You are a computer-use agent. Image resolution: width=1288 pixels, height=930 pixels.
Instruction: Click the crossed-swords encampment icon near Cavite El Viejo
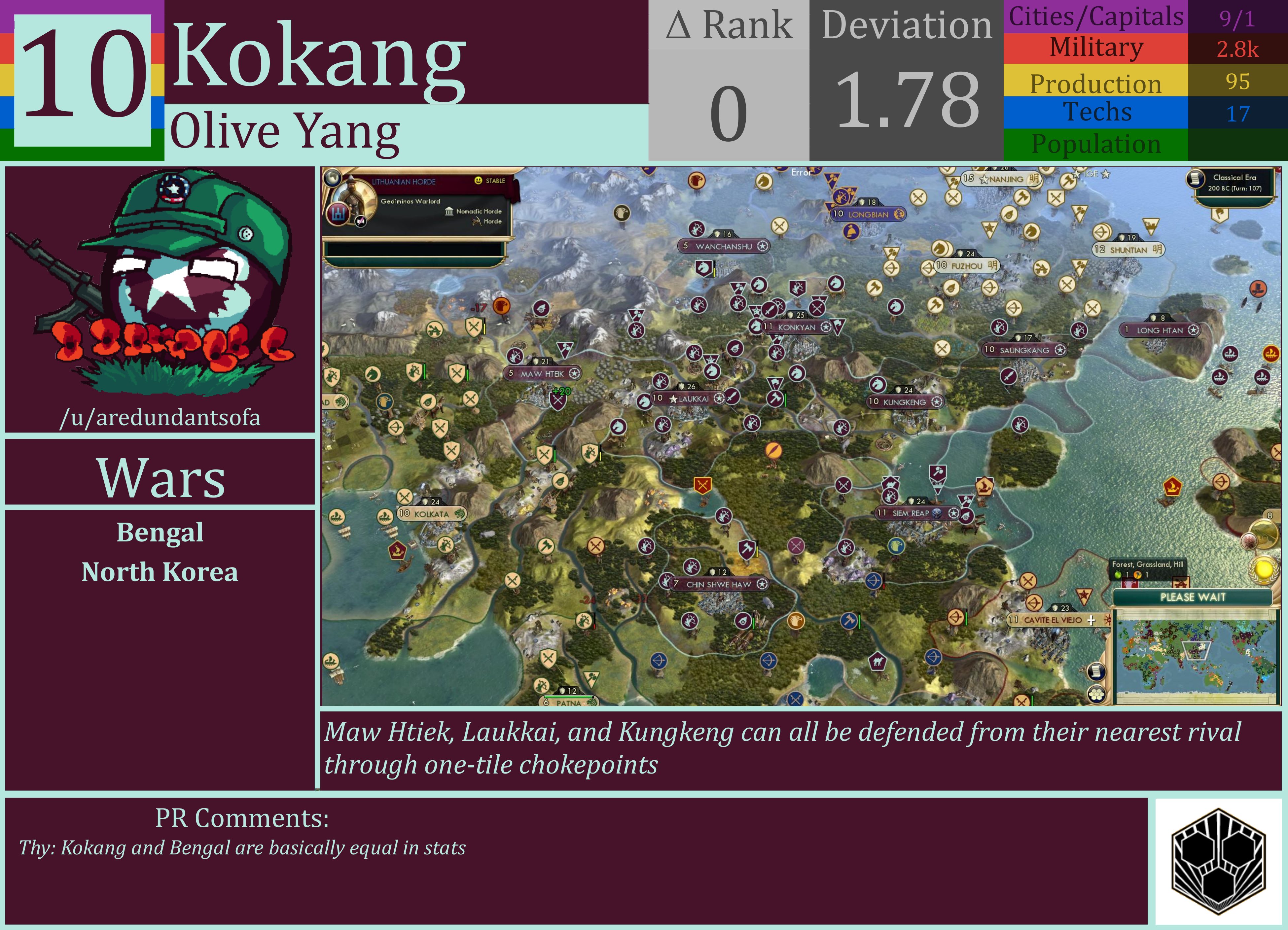(1028, 581)
